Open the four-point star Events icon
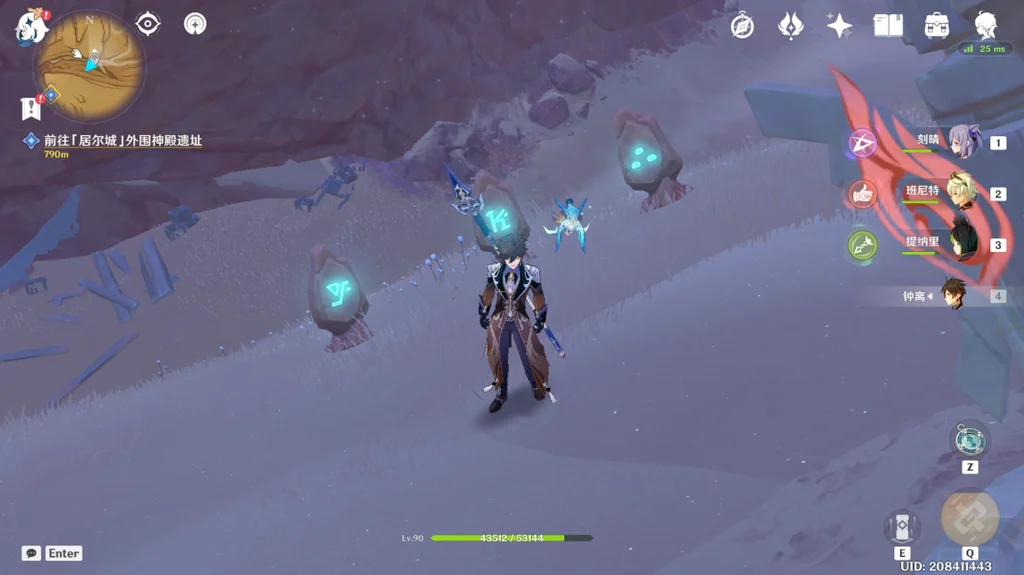This screenshot has height=575, width=1024. point(839,26)
